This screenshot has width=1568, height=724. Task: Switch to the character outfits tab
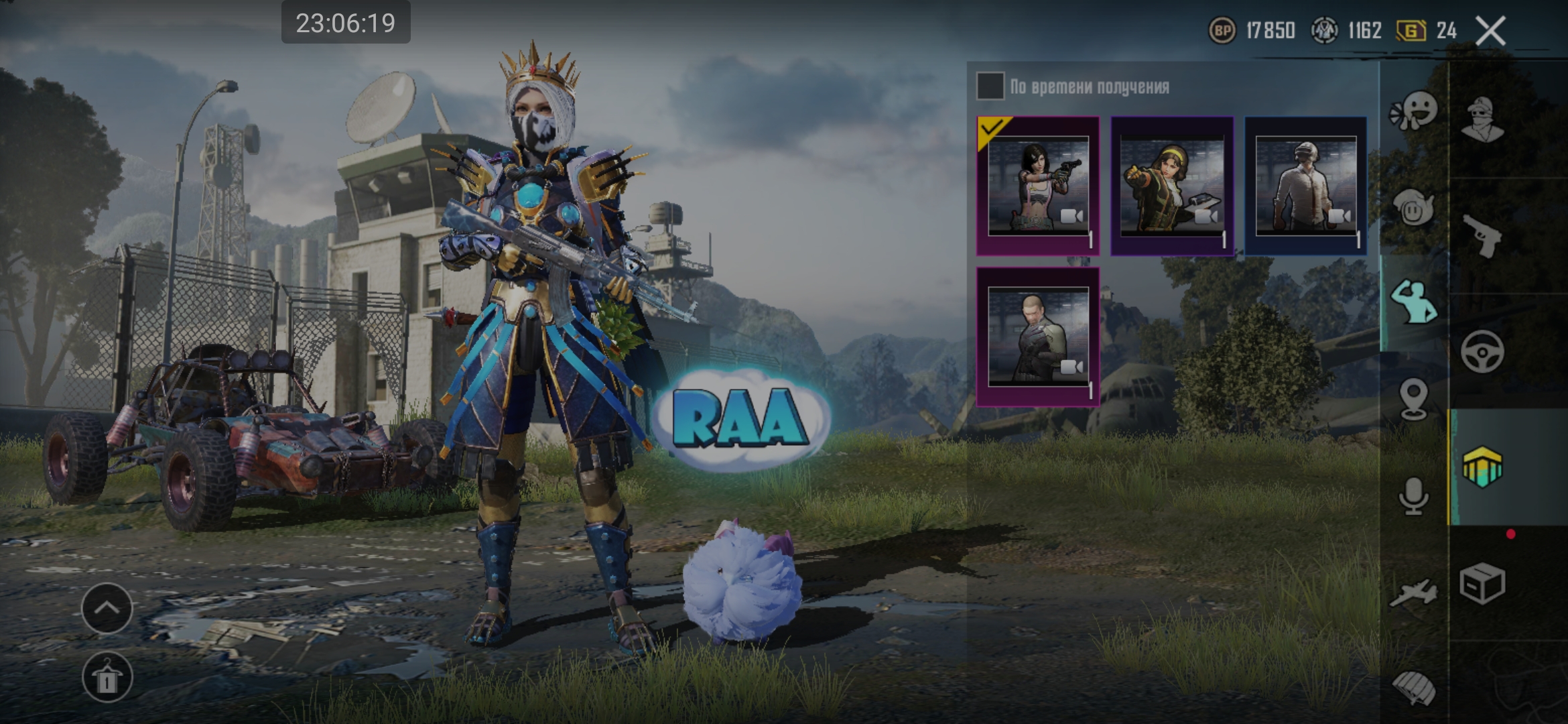(x=1482, y=119)
